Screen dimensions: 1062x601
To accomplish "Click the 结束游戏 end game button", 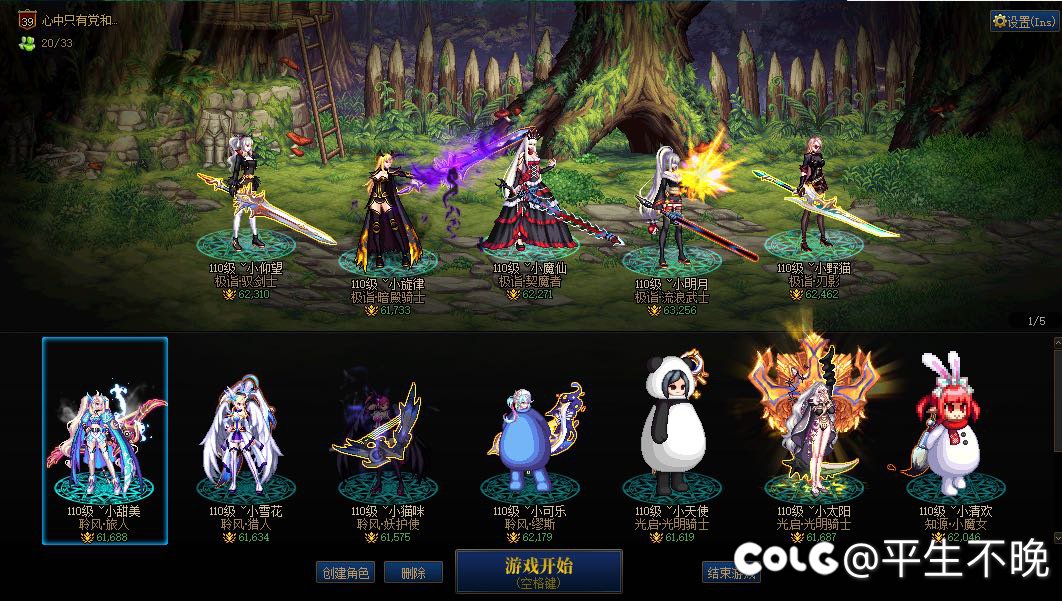I will click(731, 573).
